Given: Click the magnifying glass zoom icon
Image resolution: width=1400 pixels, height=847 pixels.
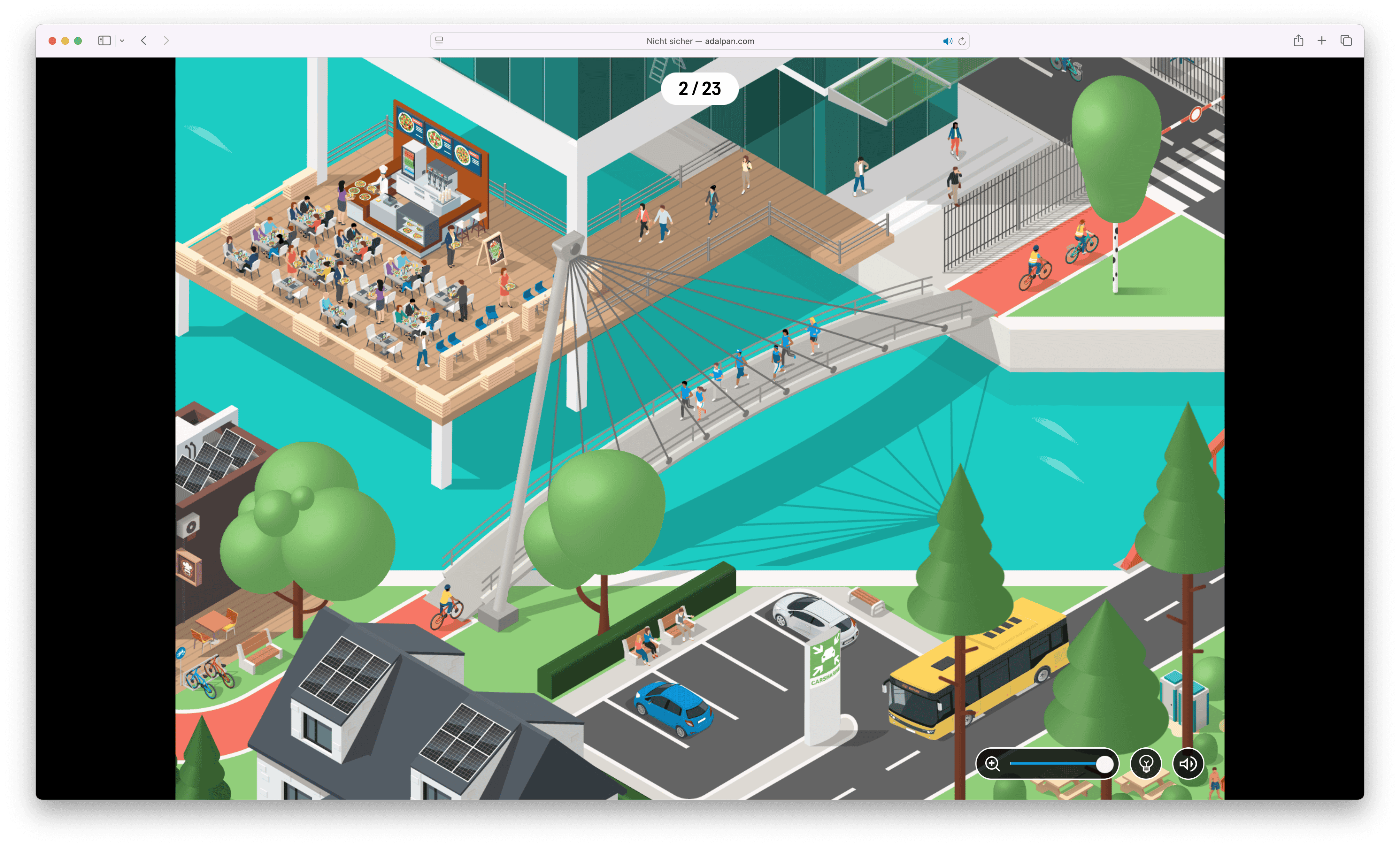Looking at the screenshot, I should pyautogui.click(x=993, y=764).
